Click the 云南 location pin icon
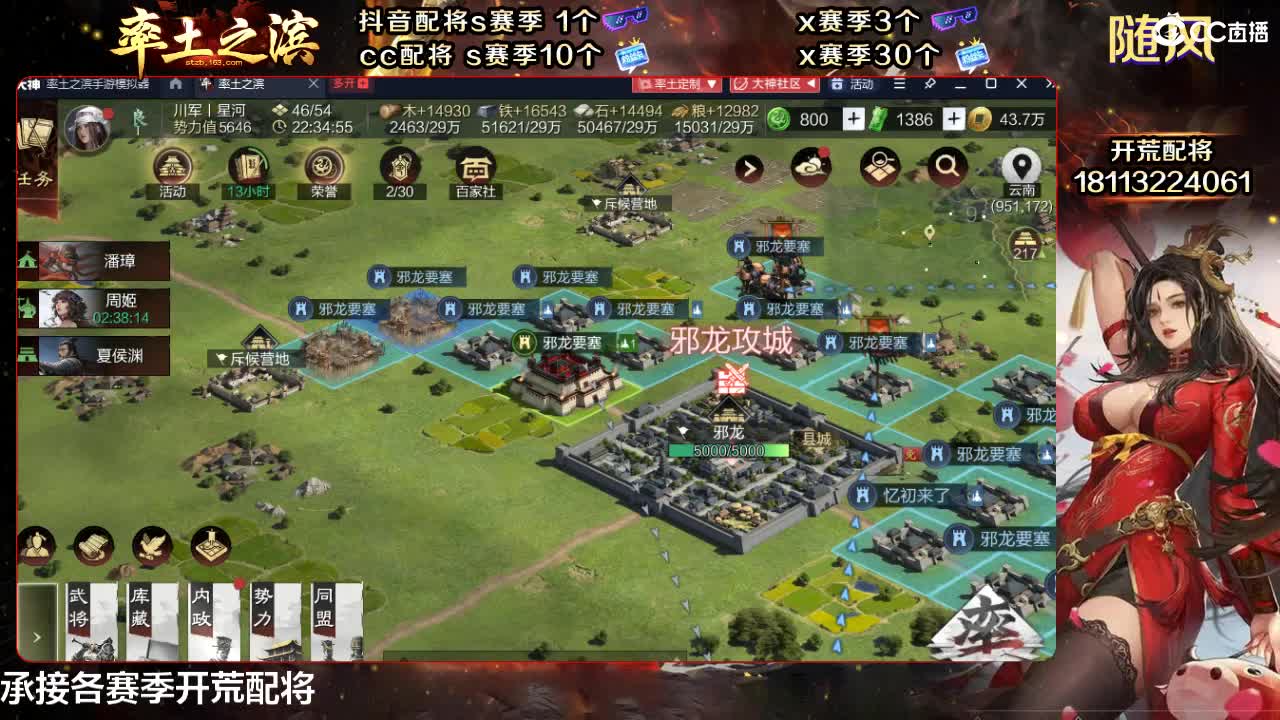 (x=1022, y=165)
